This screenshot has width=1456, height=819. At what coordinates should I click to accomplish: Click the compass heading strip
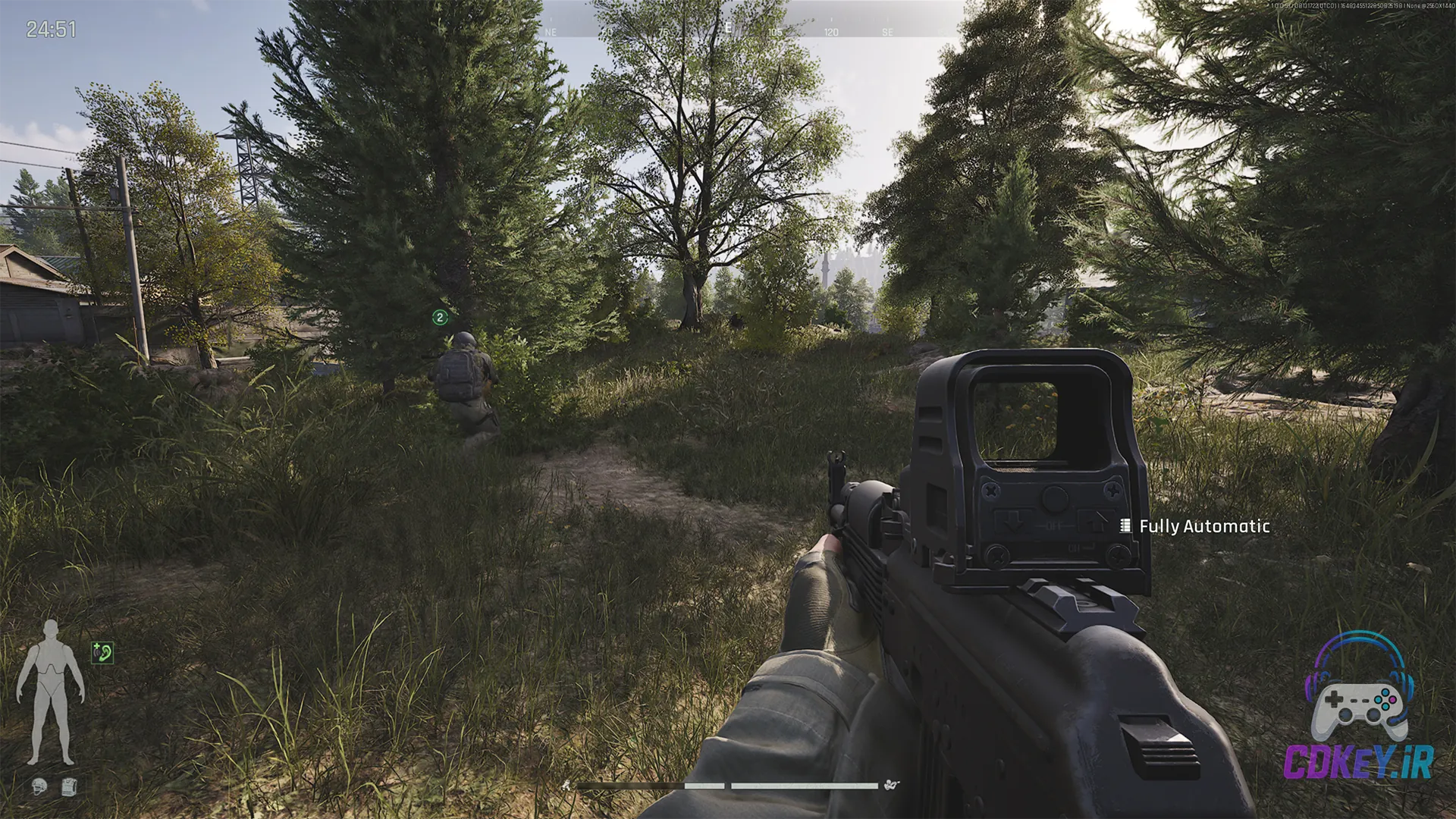(x=726, y=30)
